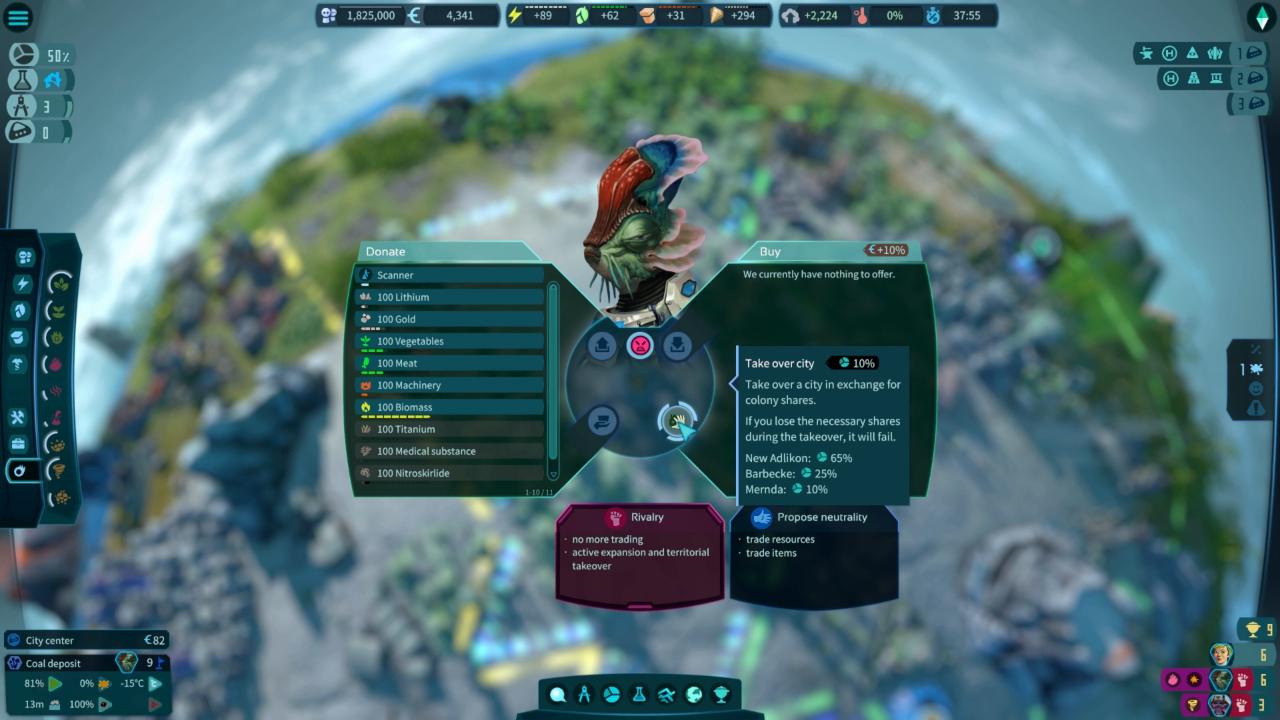Click the upload arrow donate button
Screen dimensions: 1280x720
click(x=602, y=345)
